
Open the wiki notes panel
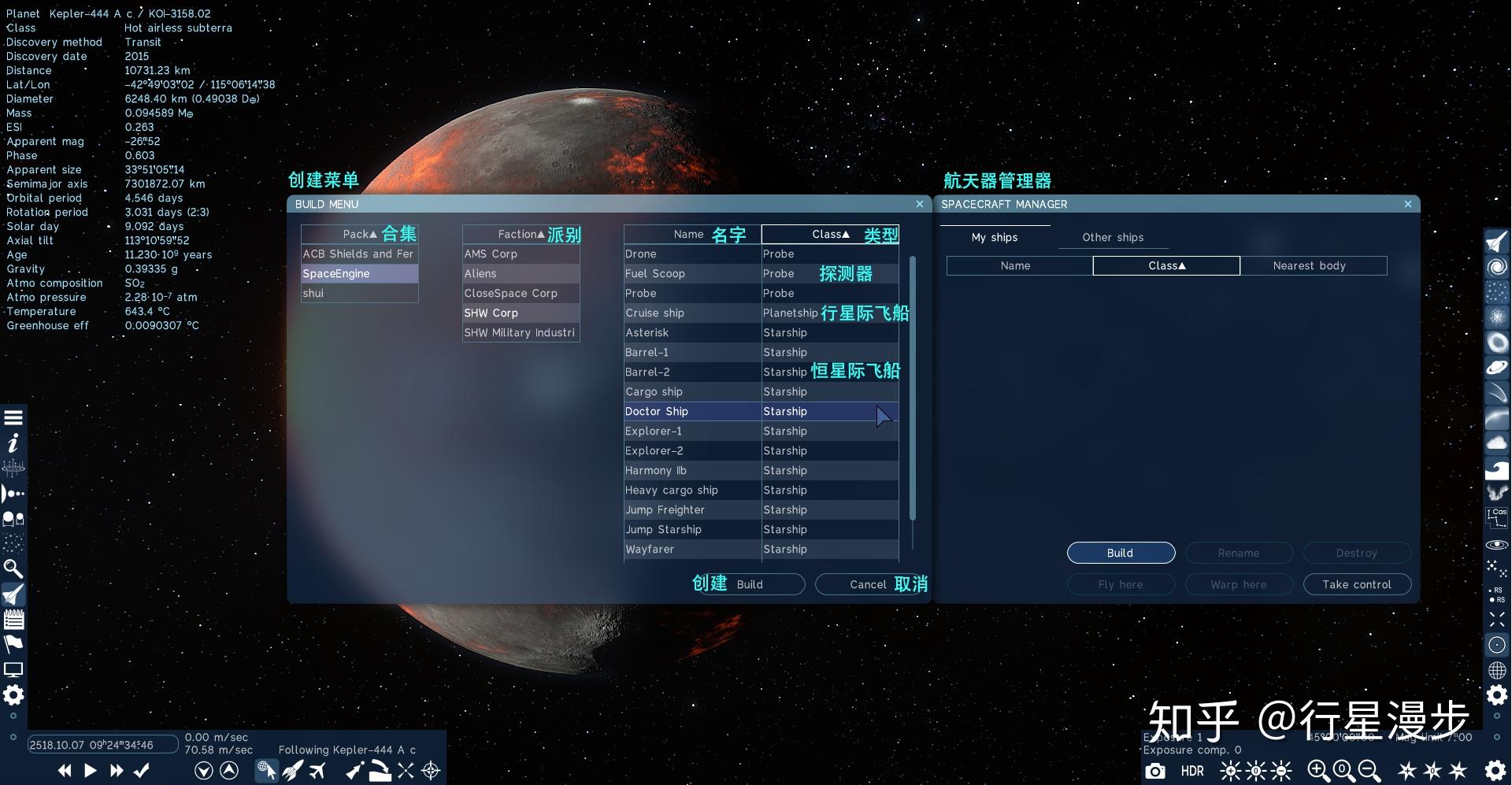pos(13,620)
